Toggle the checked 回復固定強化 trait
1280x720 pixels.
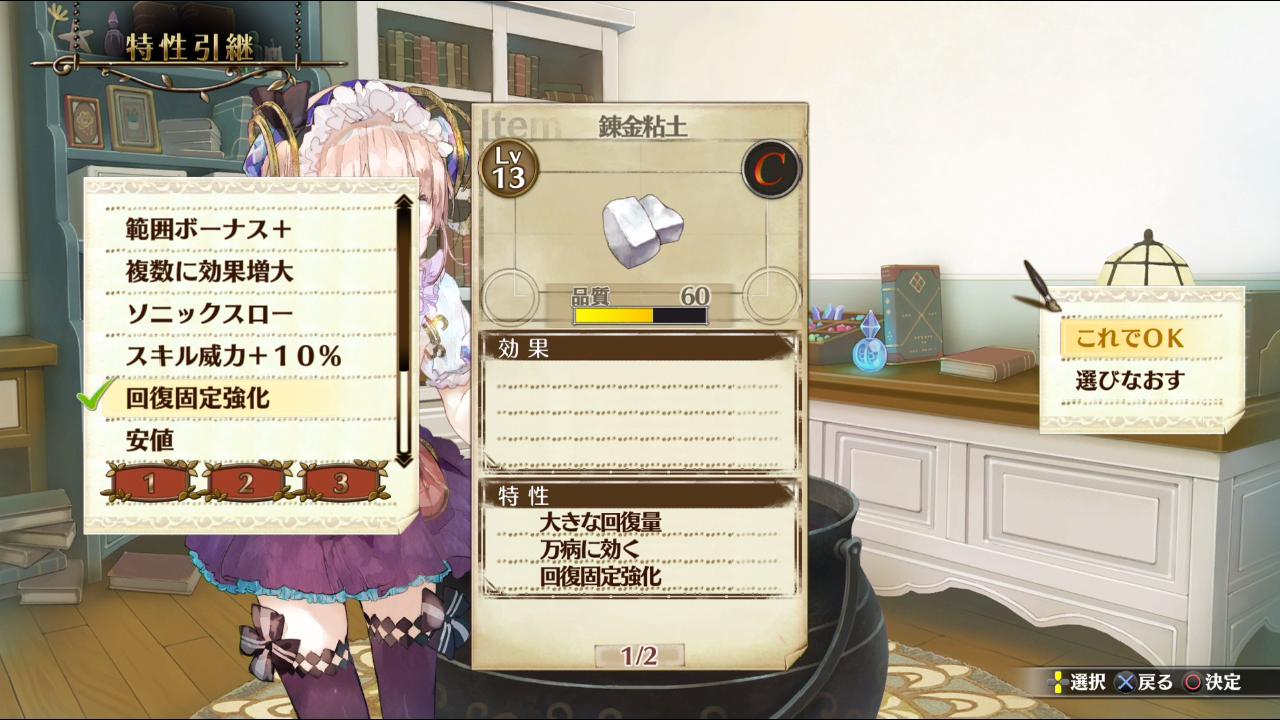pyautogui.click(x=198, y=398)
